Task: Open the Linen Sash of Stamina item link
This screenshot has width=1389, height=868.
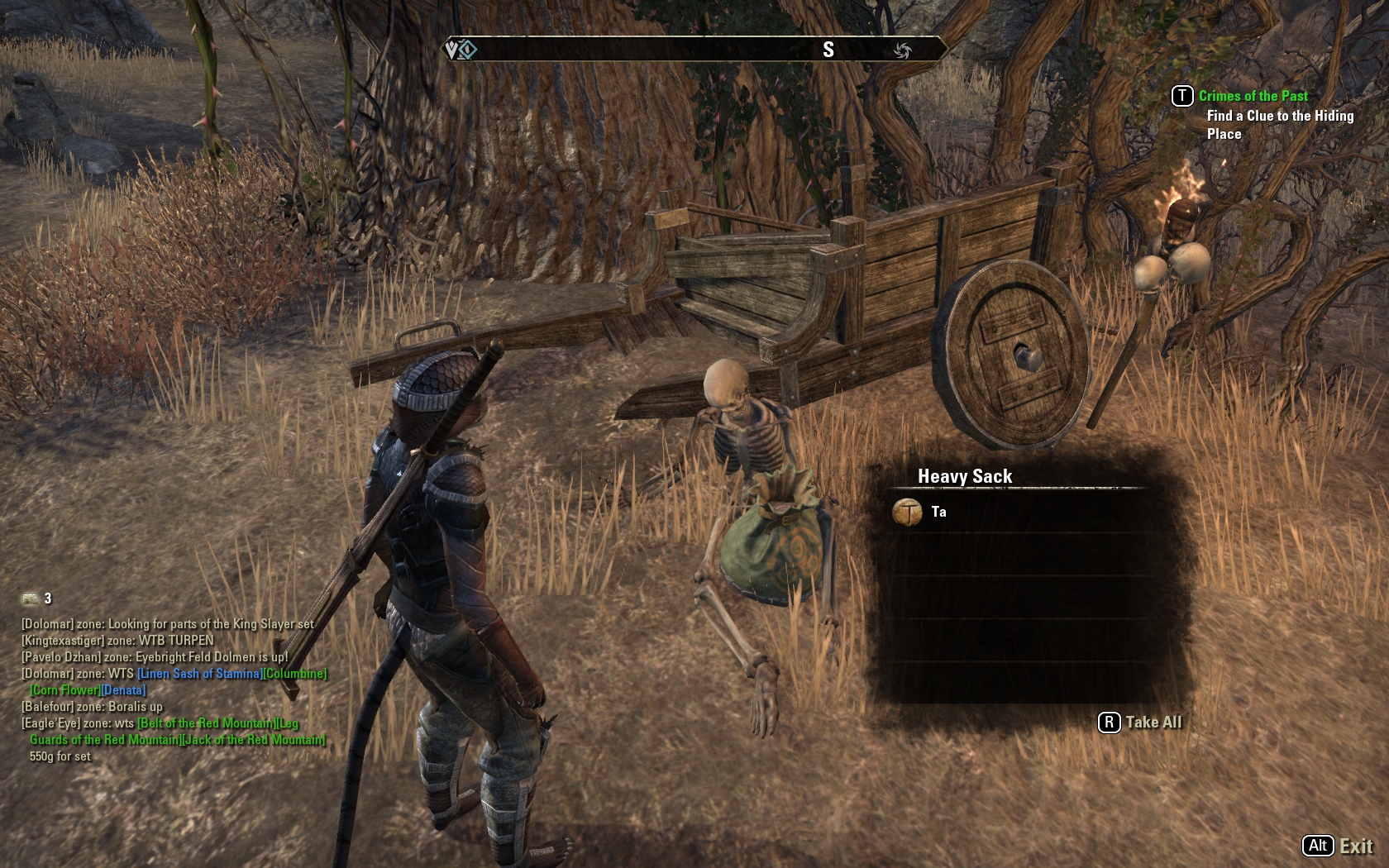Action: point(199,674)
